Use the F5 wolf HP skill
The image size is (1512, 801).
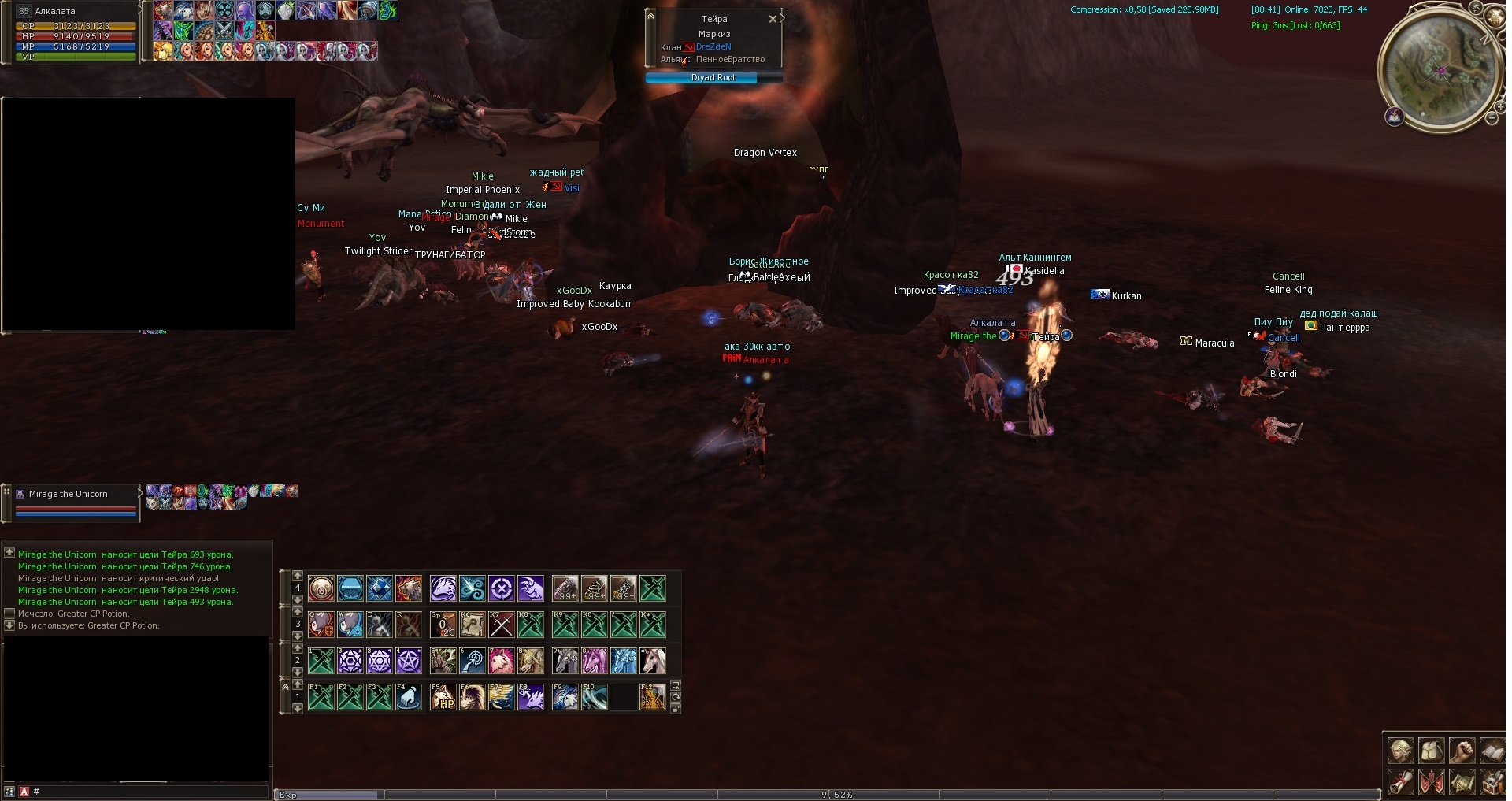coord(443,697)
